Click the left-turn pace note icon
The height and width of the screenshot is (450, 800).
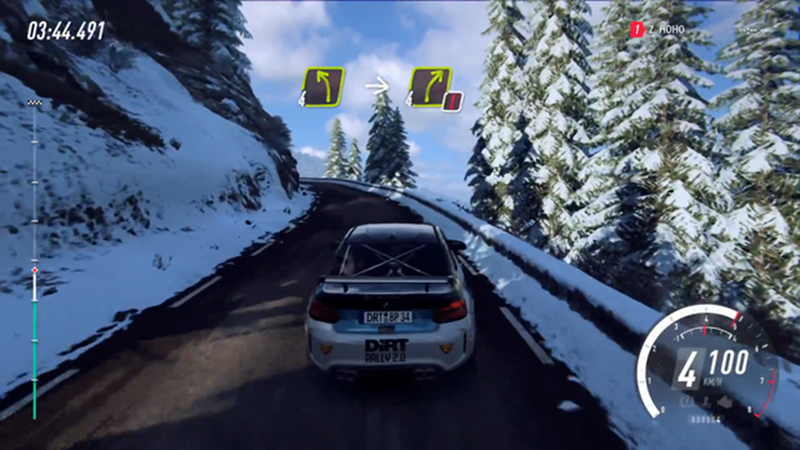324,87
